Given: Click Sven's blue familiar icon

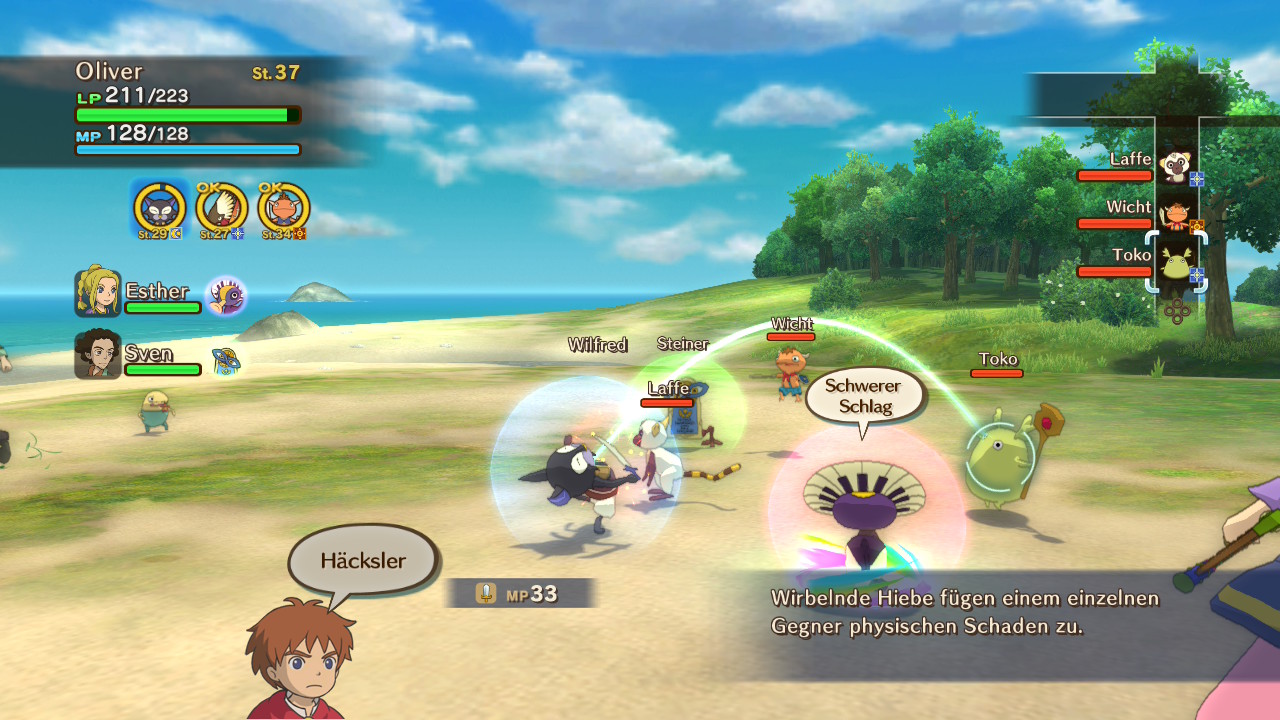Looking at the screenshot, I should [225, 360].
